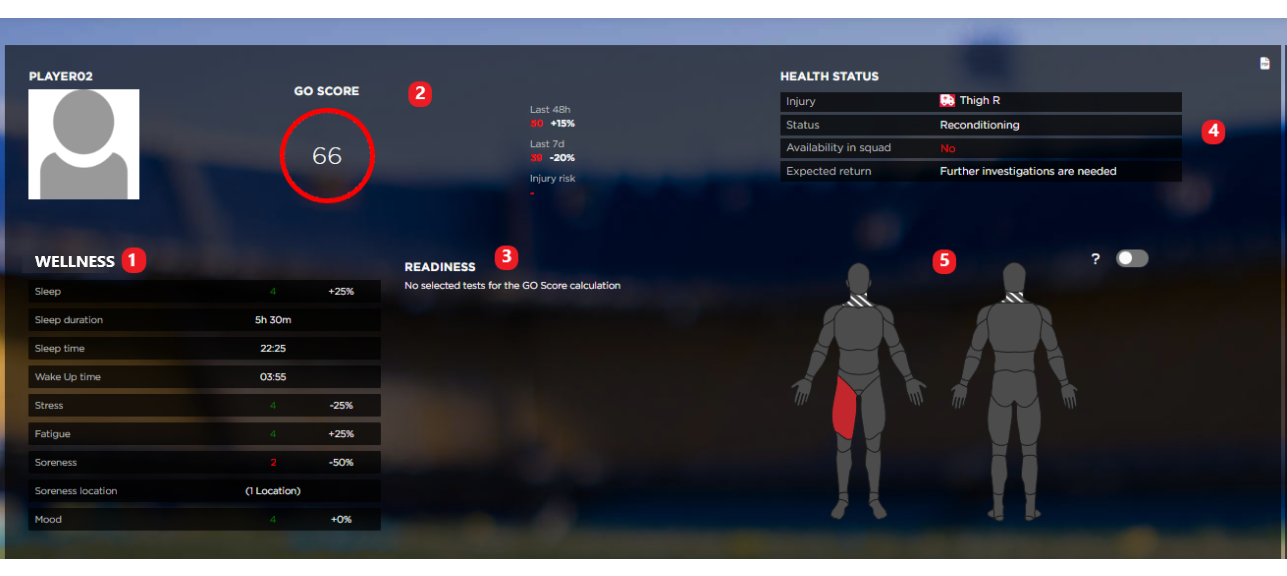Image resolution: width=1287 pixels, height=576 pixels.
Task: Open the Injury Thigh R row
Action: (980, 101)
